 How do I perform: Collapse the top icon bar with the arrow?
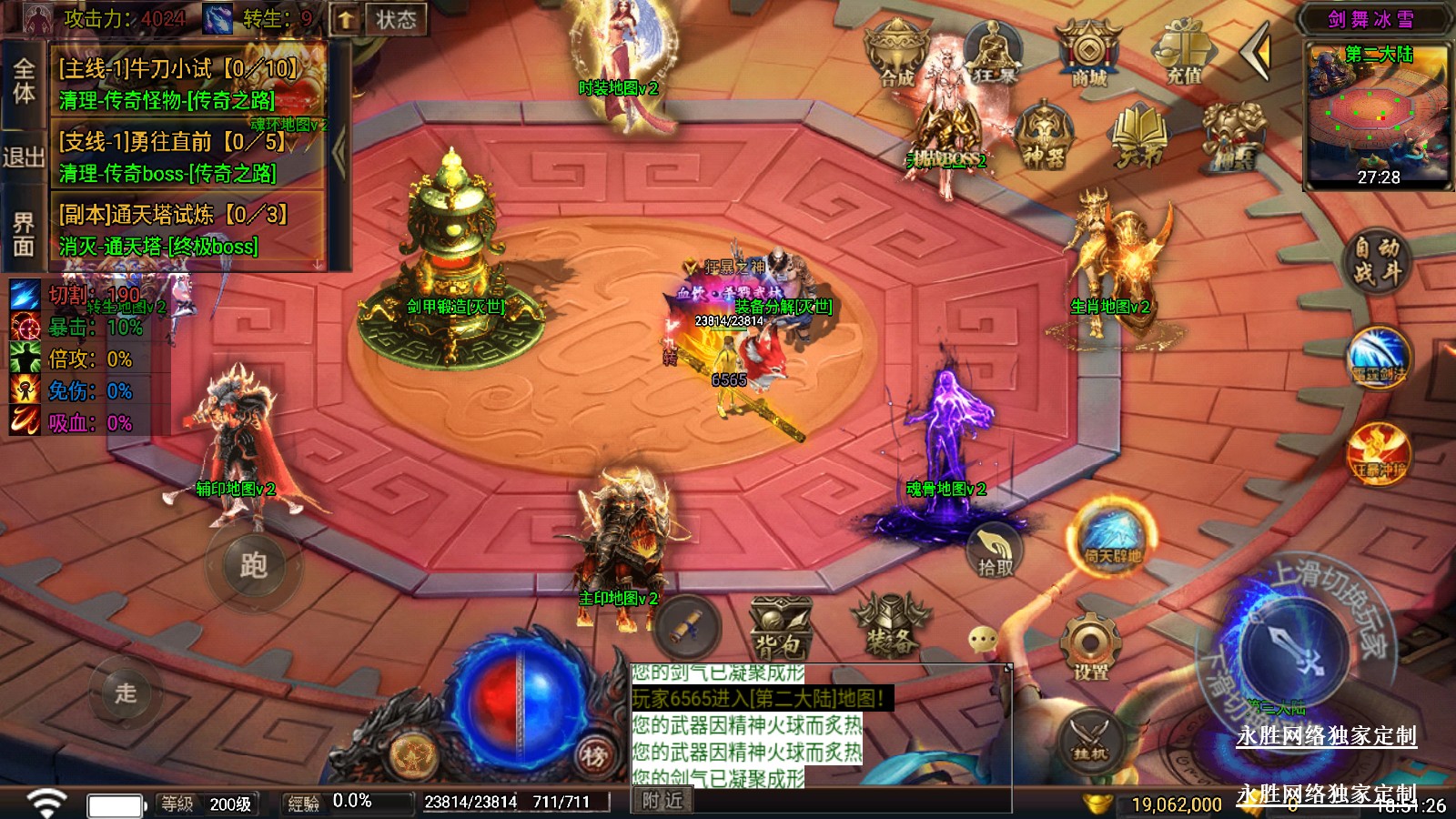click(x=1258, y=53)
